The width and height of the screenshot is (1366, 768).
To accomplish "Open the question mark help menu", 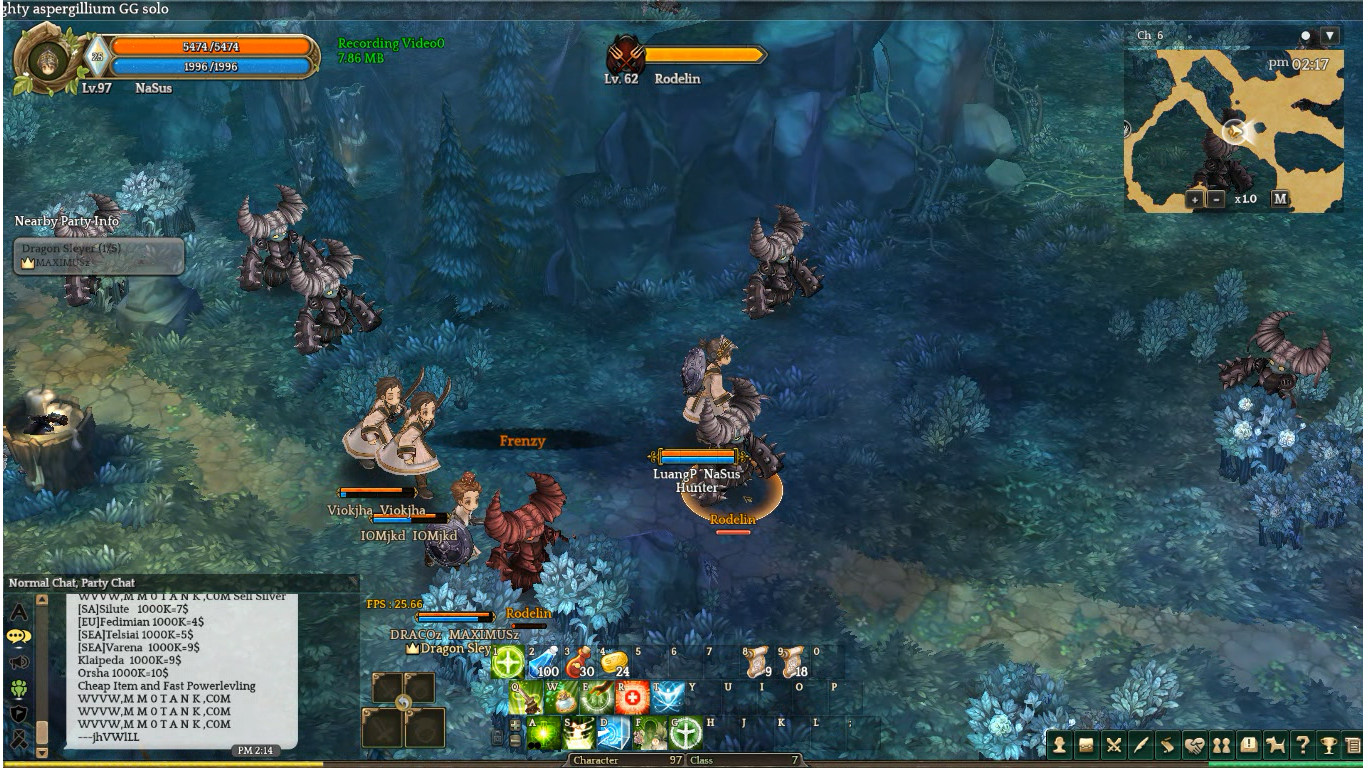I will point(1302,745).
